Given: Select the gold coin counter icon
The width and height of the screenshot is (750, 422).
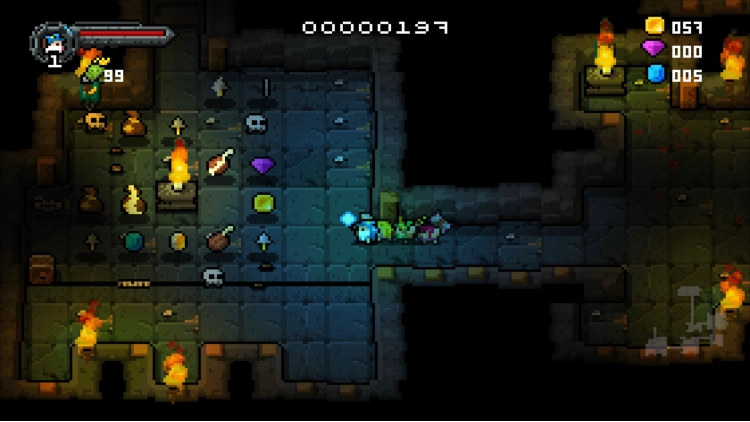Looking at the screenshot, I should [x=655, y=26].
